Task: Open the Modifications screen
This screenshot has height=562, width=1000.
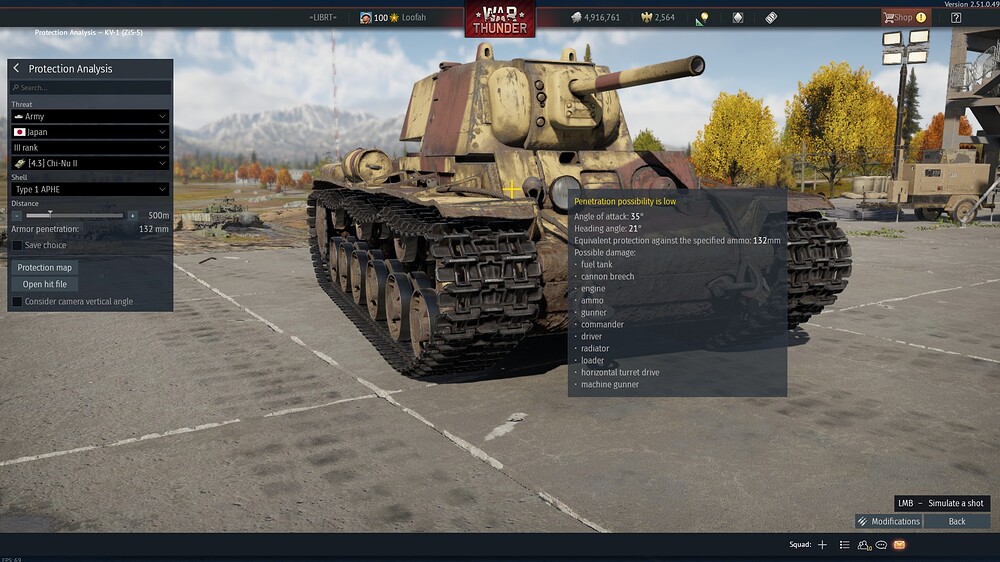Action: tap(888, 521)
